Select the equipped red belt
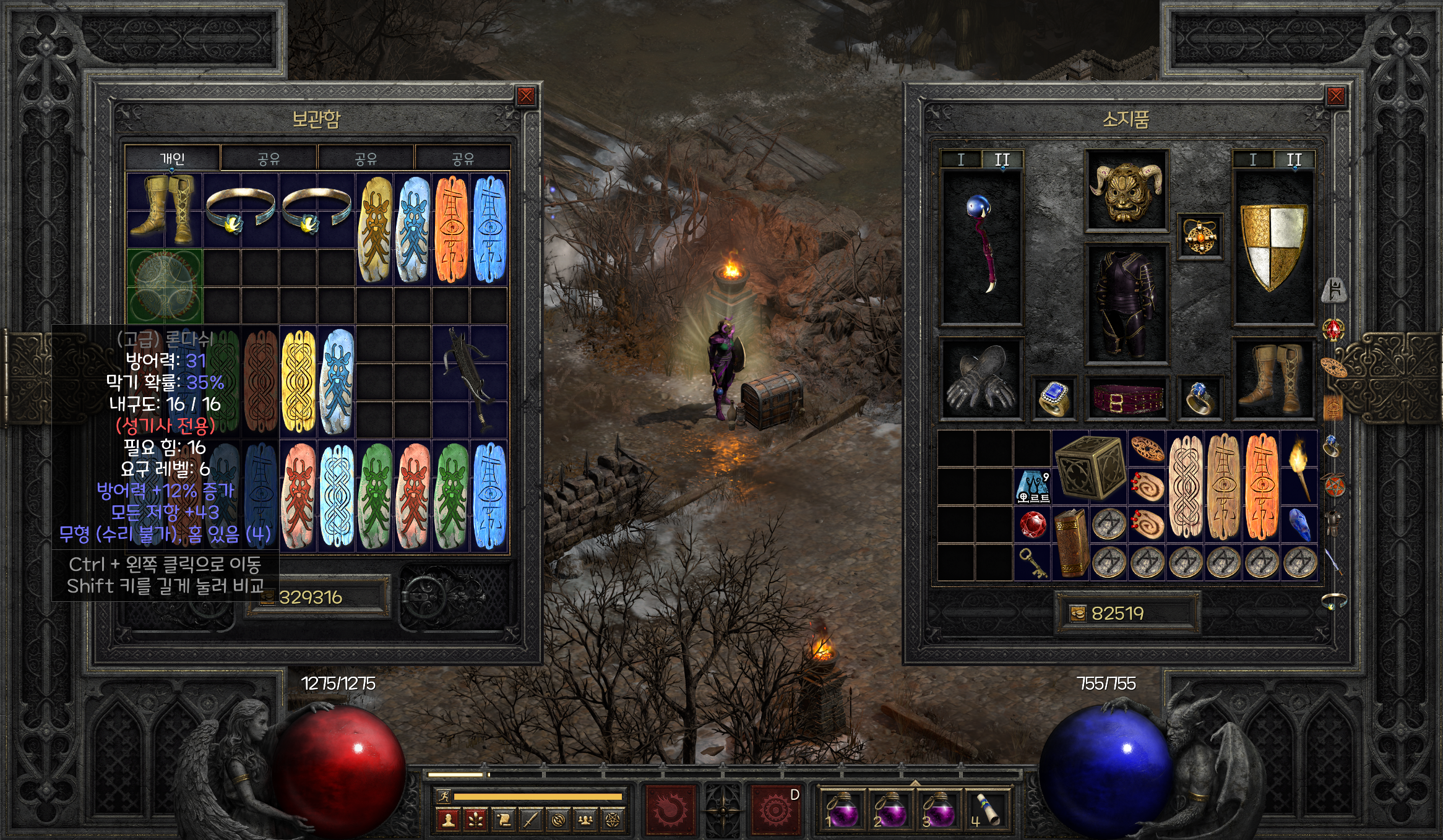The height and width of the screenshot is (840, 1443). point(1126,398)
